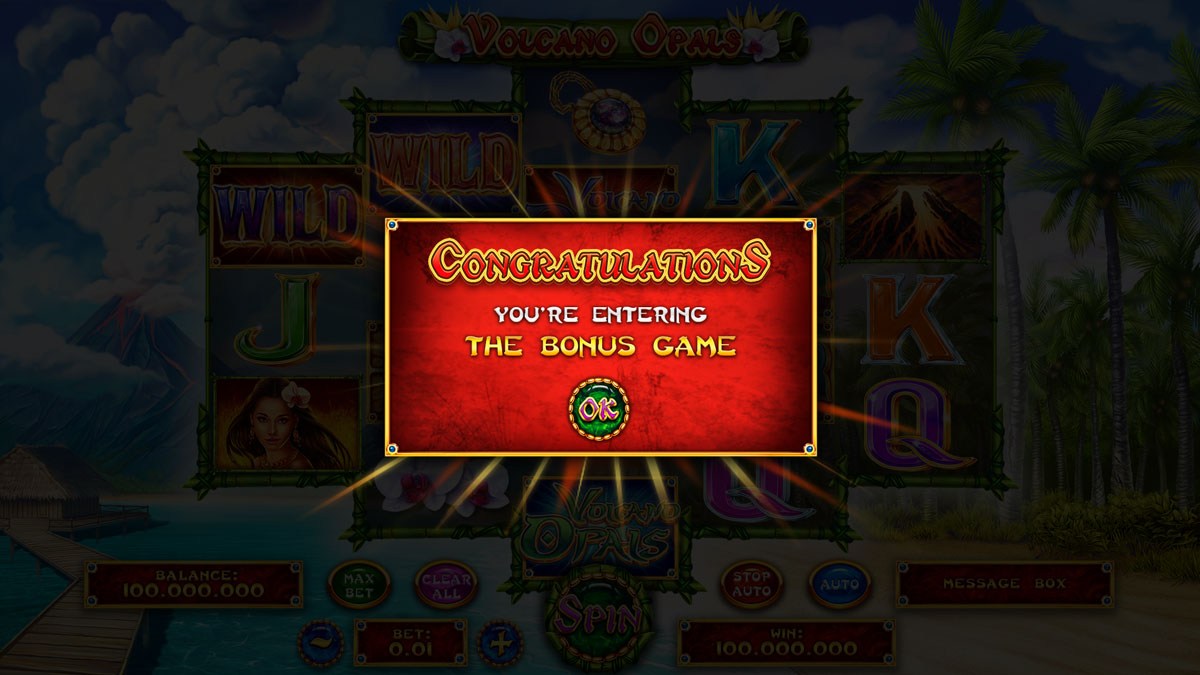Hit the Spin button
This screenshot has height=675, width=1200.
coord(599,616)
